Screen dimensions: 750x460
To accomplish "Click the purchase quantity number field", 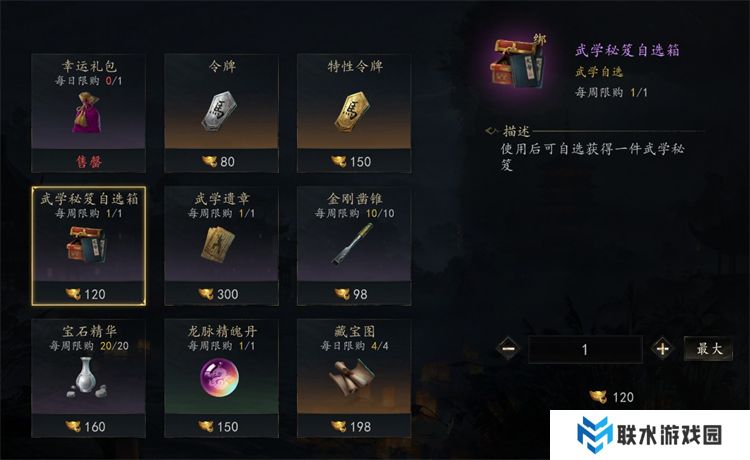I will pos(585,349).
